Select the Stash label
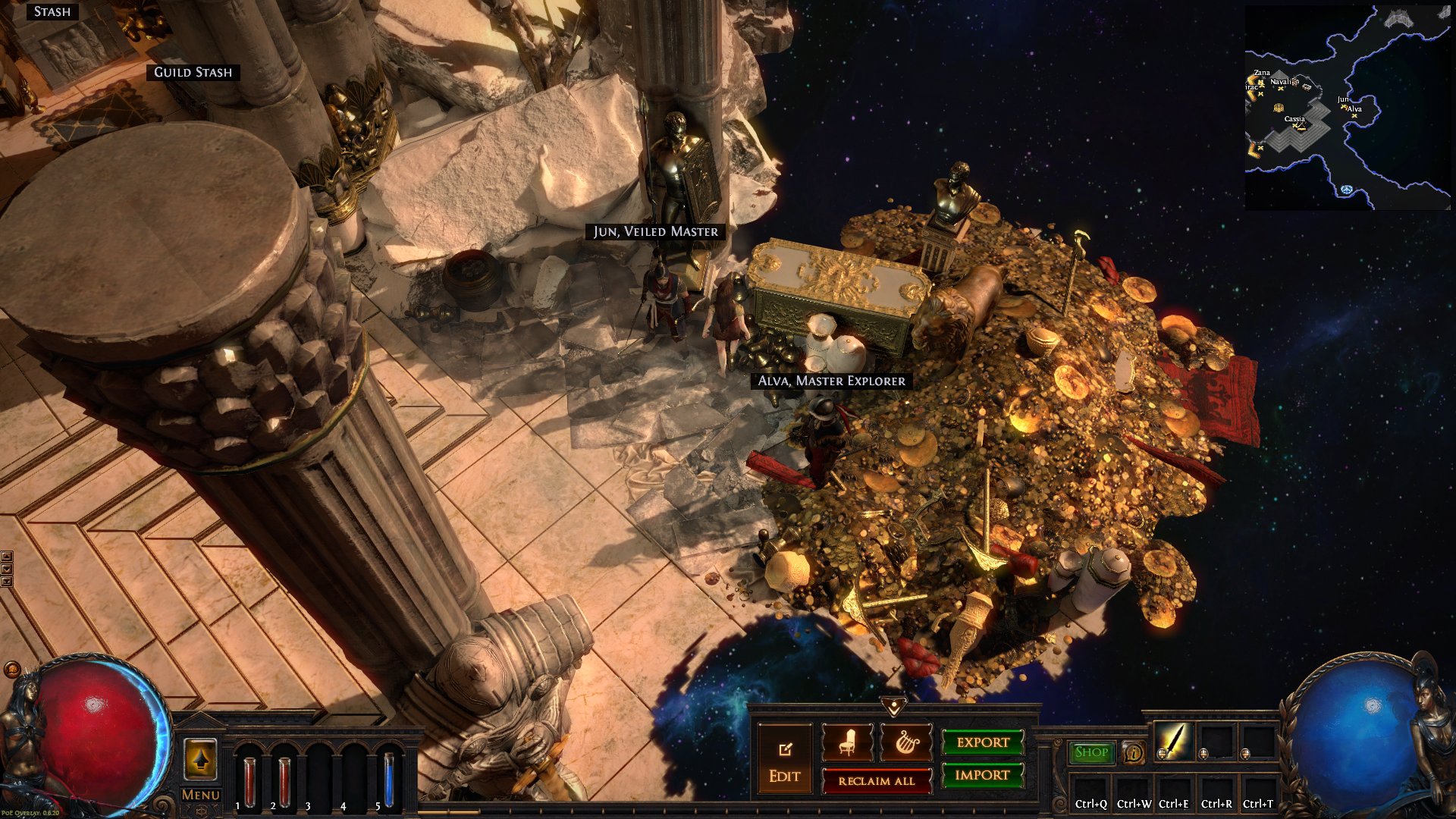The image size is (1456, 819). pos(52,12)
